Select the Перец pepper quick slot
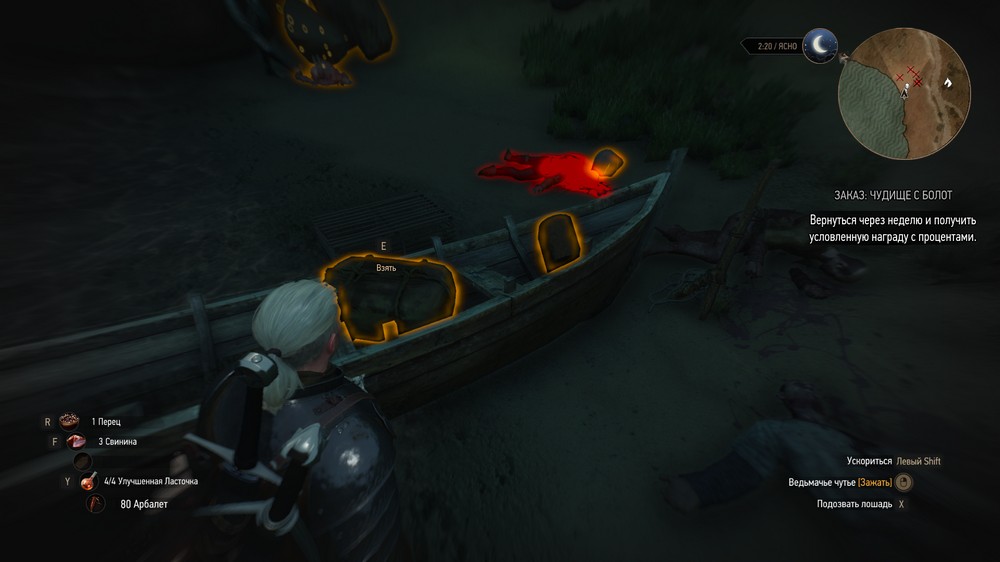1000x562 pixels. point(69,421)
